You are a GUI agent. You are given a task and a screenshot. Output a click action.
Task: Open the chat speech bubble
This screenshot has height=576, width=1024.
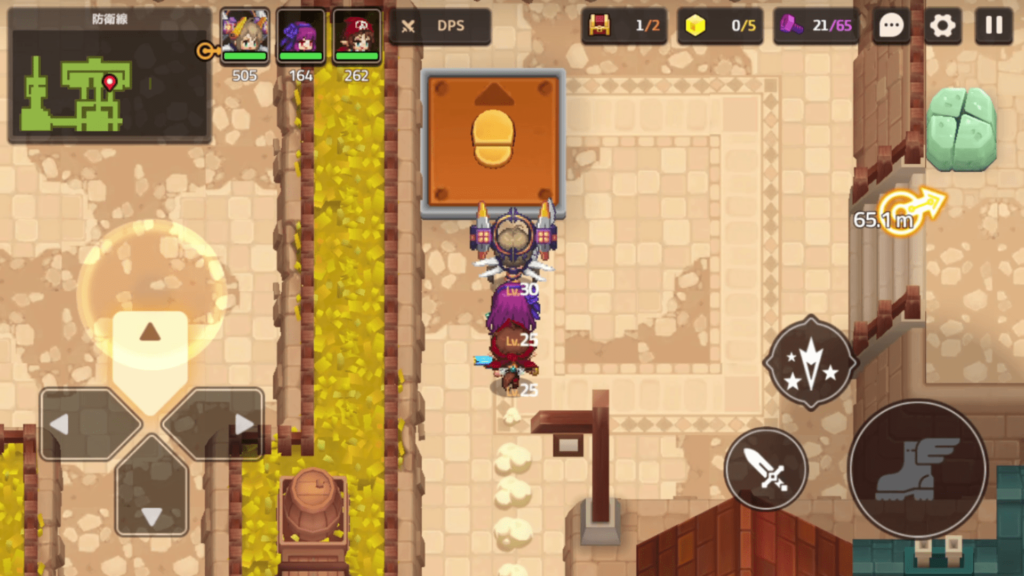click(891, 26)
